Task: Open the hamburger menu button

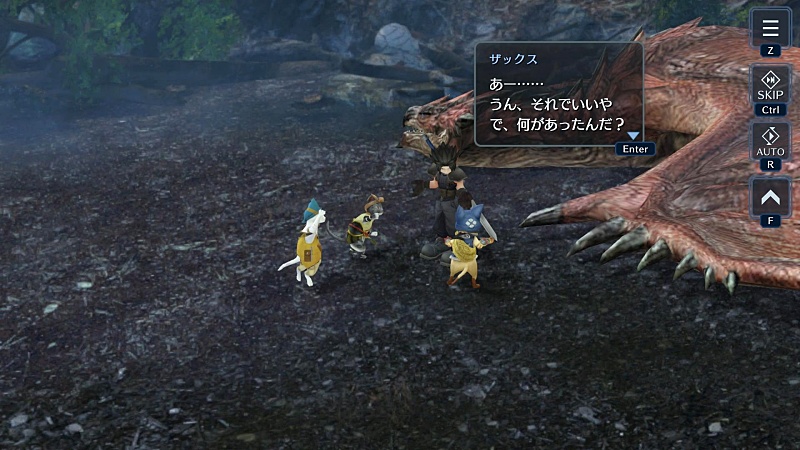Action: point(769,27)
